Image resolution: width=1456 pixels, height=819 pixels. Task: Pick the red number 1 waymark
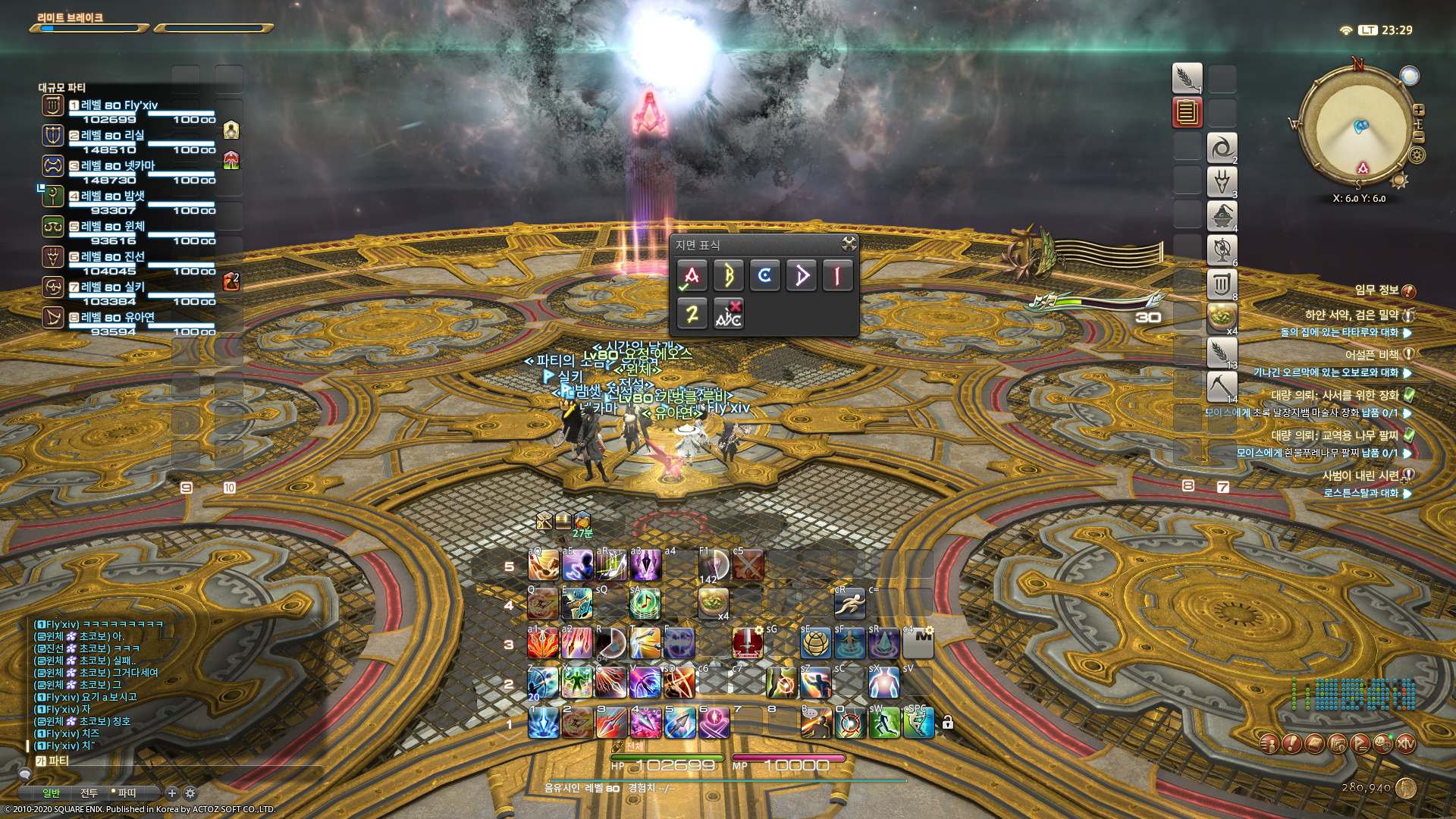[x=837, y=276]
